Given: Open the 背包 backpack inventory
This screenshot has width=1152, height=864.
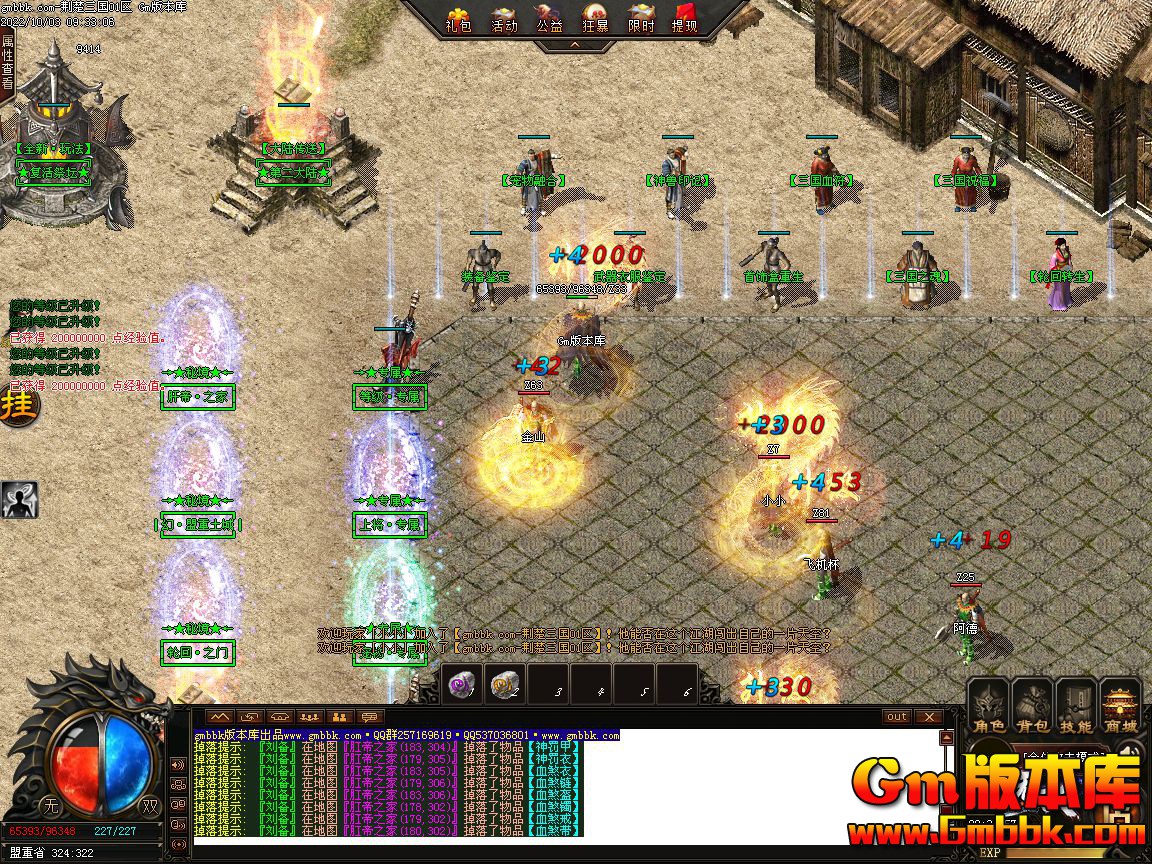Looking at the screenshot, I should coord(1031,708).
